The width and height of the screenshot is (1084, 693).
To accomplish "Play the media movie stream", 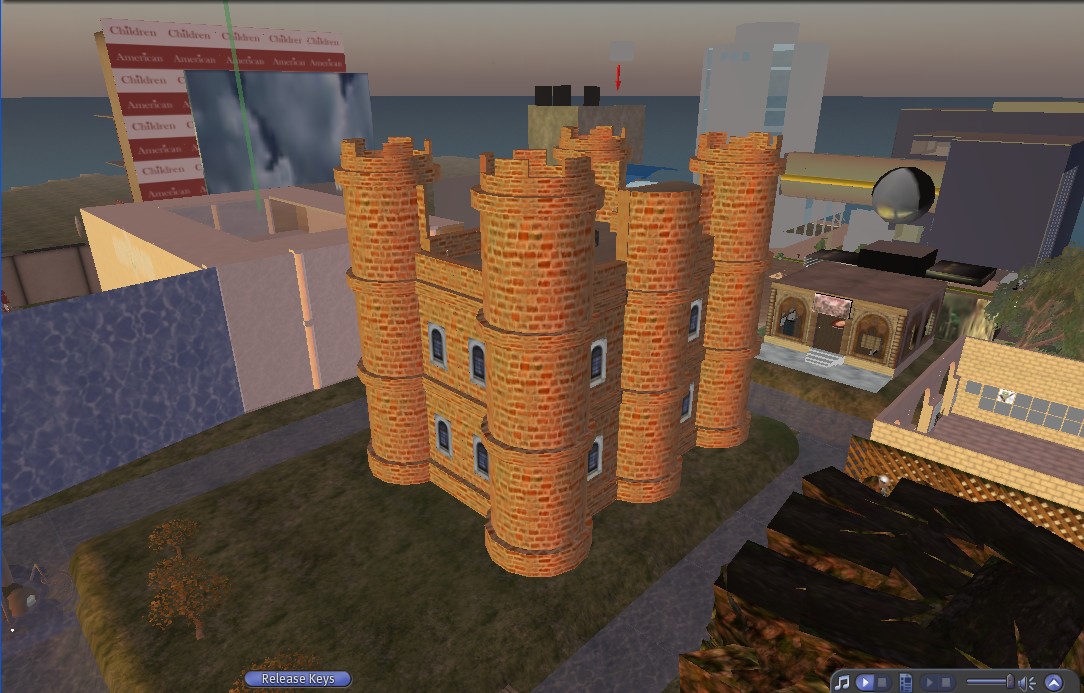I will 930,682.
